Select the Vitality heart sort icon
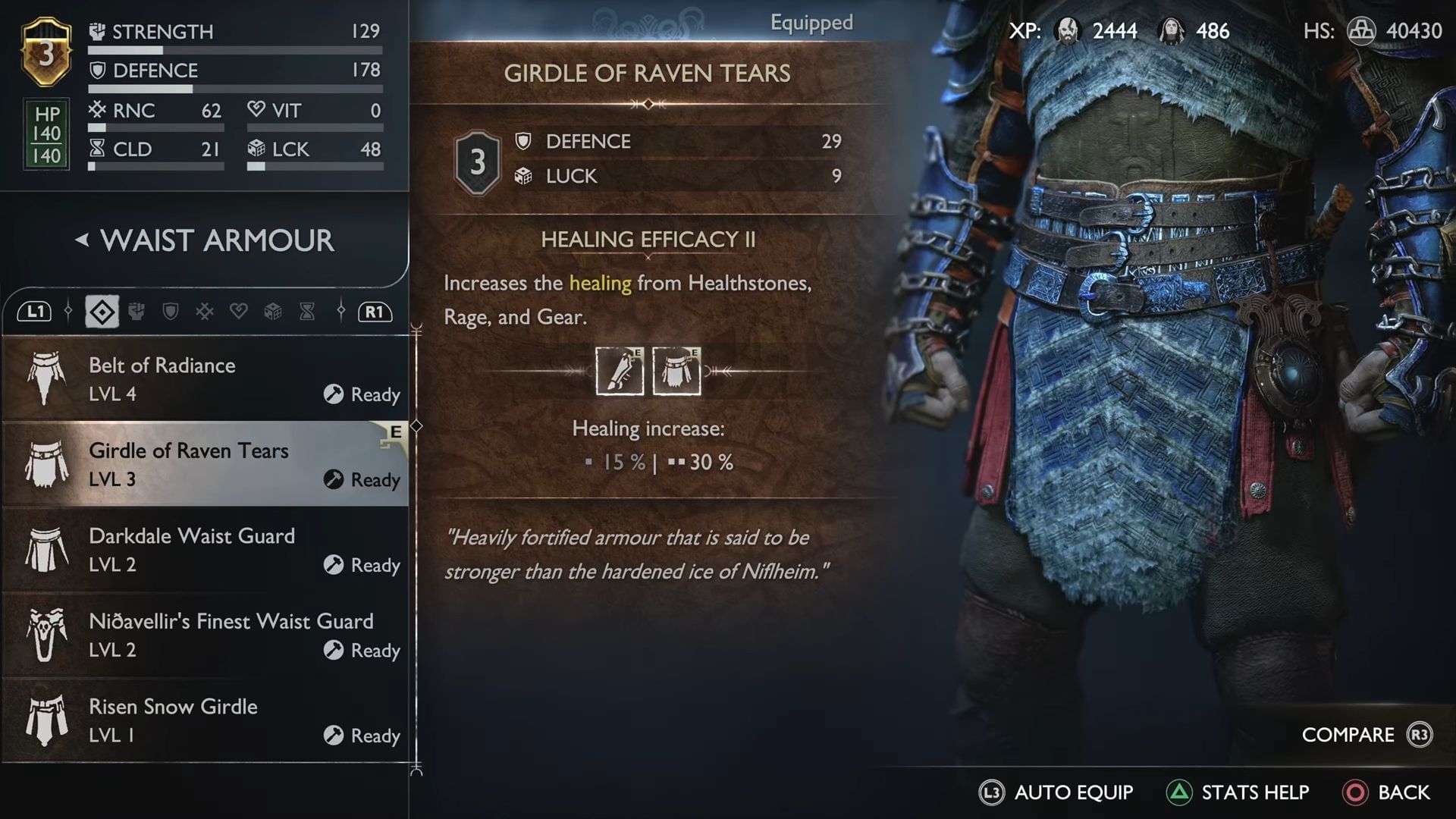Viewport: 1456px width, 819px height. pos(238,312)
